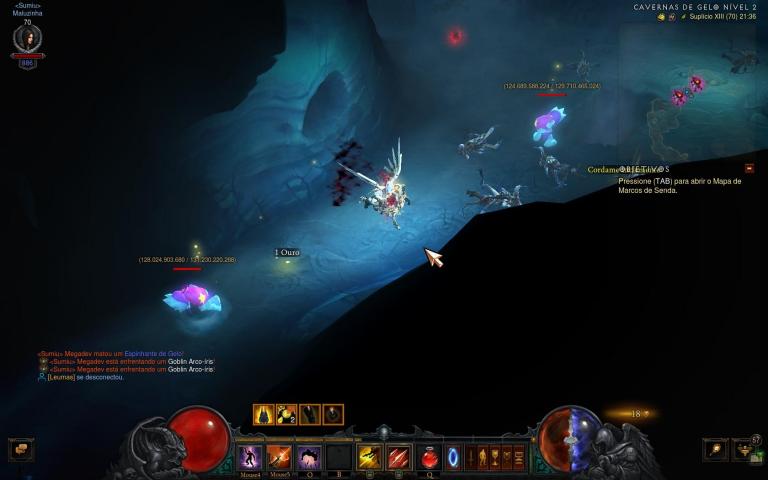Drink the red health potion
Screen dimensions: 768x480
(430, 458)
